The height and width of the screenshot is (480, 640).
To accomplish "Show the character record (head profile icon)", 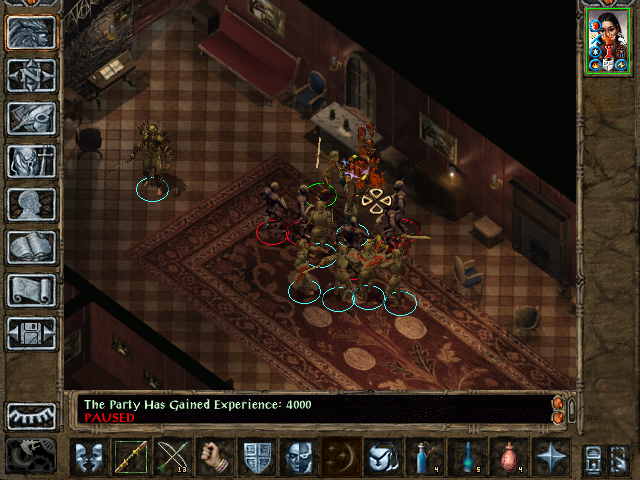I will pos(31,204).
